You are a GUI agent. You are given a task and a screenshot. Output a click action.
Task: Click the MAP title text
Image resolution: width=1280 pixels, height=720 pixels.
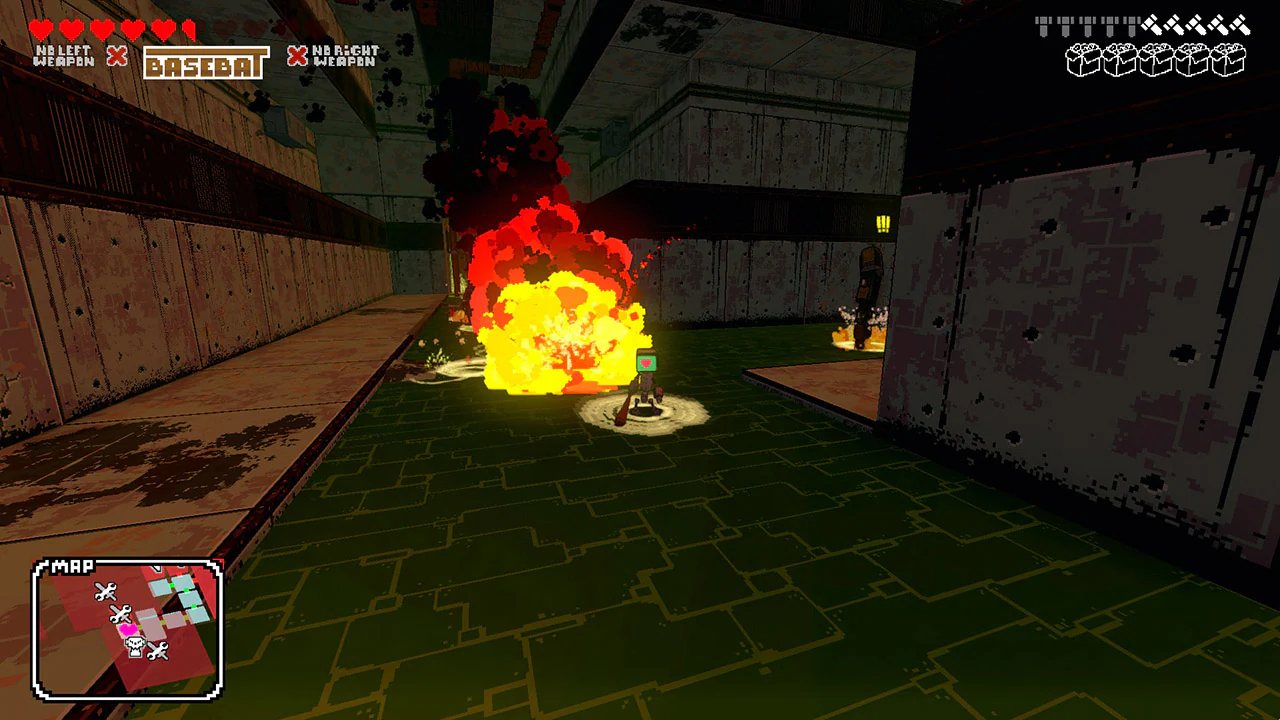[x=72, y=564]
